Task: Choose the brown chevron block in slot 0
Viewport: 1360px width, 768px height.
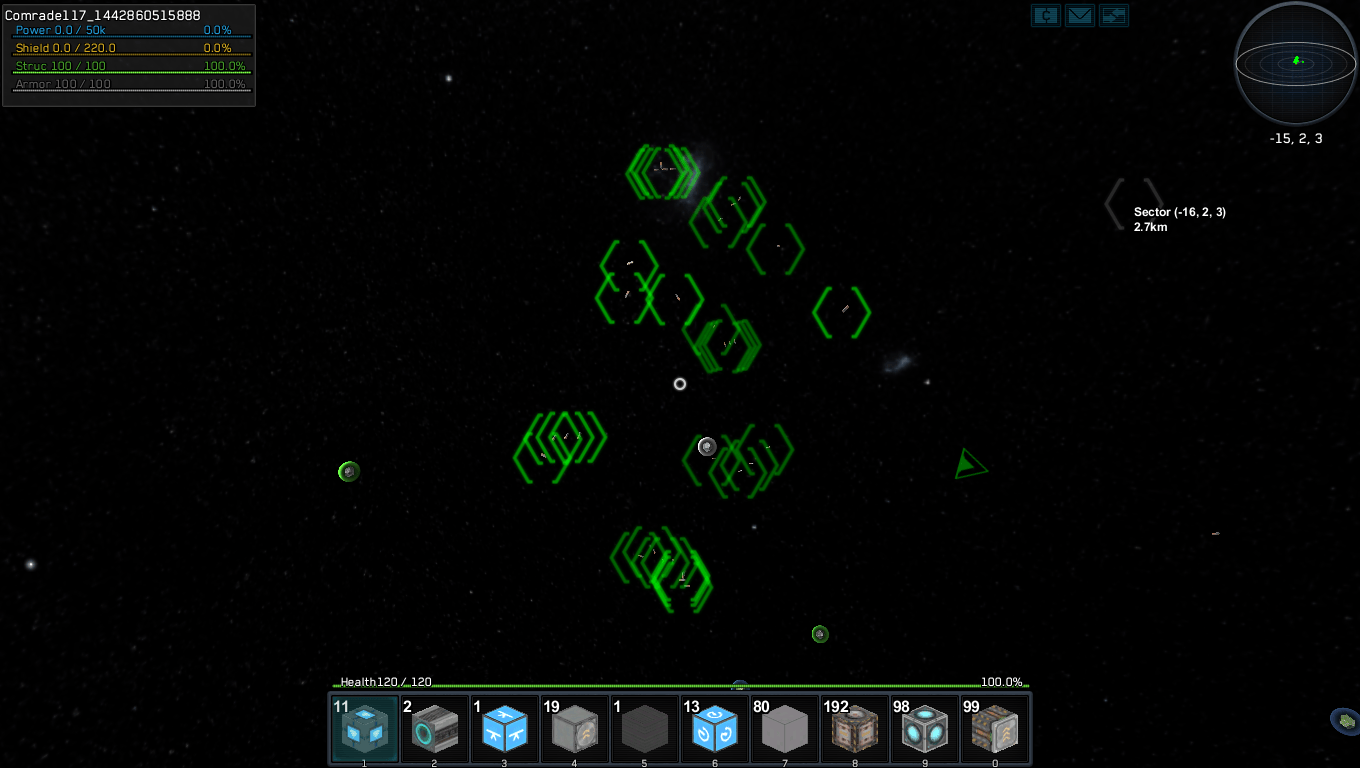Action: point(995,729)
